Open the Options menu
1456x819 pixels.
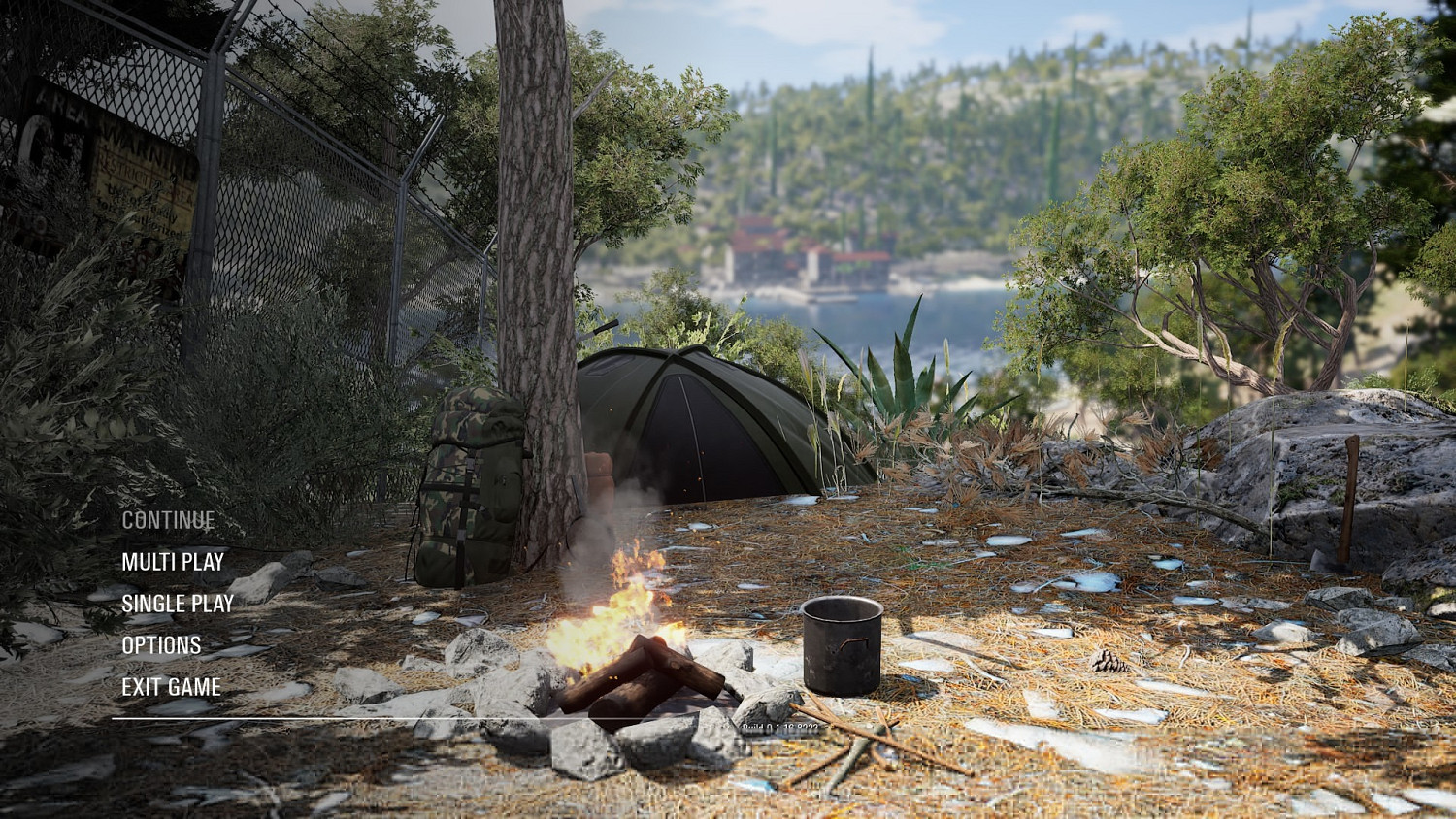[161, 645]
